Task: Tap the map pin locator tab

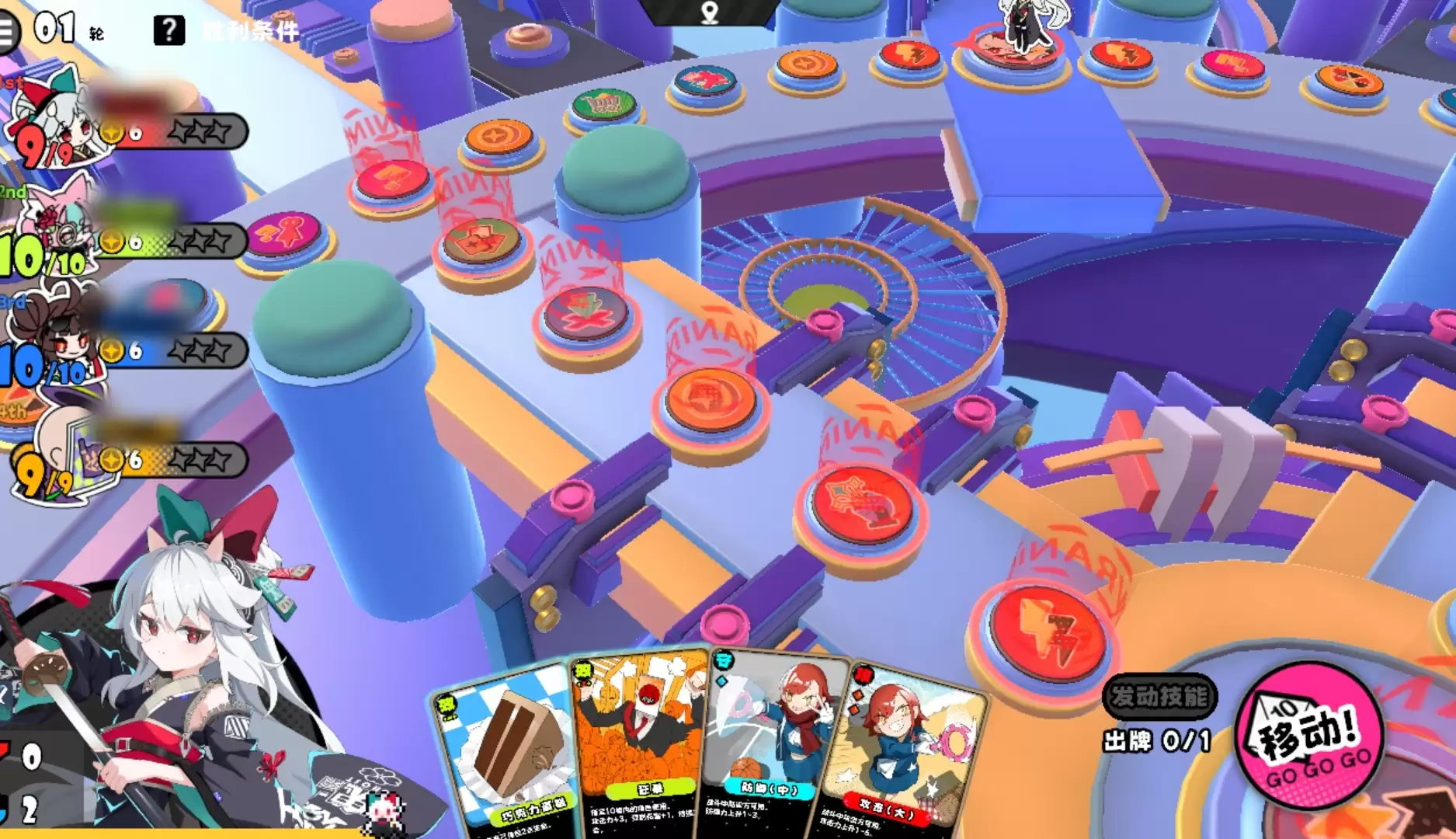Action: point(710,12)
